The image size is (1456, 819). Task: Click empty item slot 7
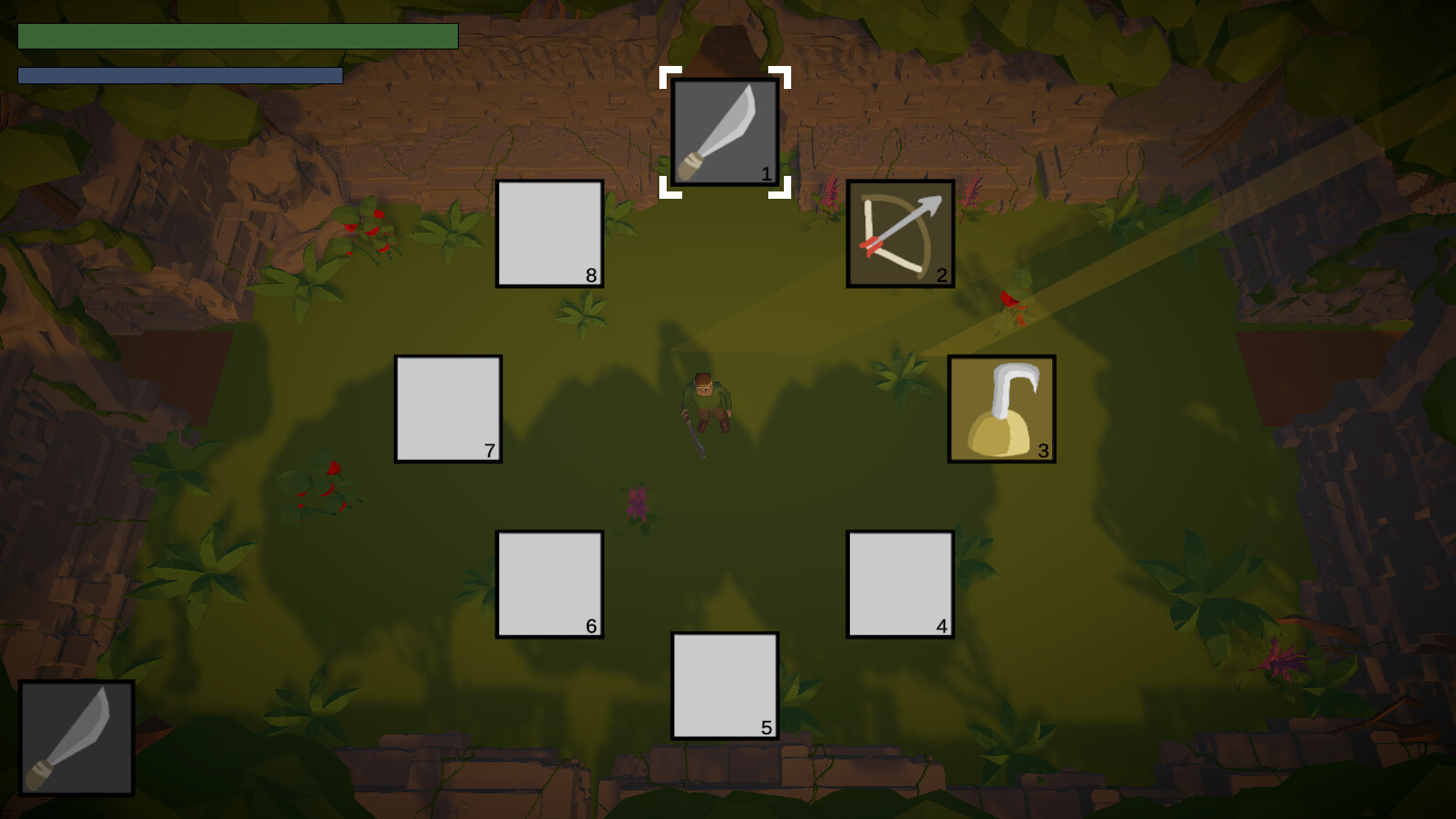(447, 409)
